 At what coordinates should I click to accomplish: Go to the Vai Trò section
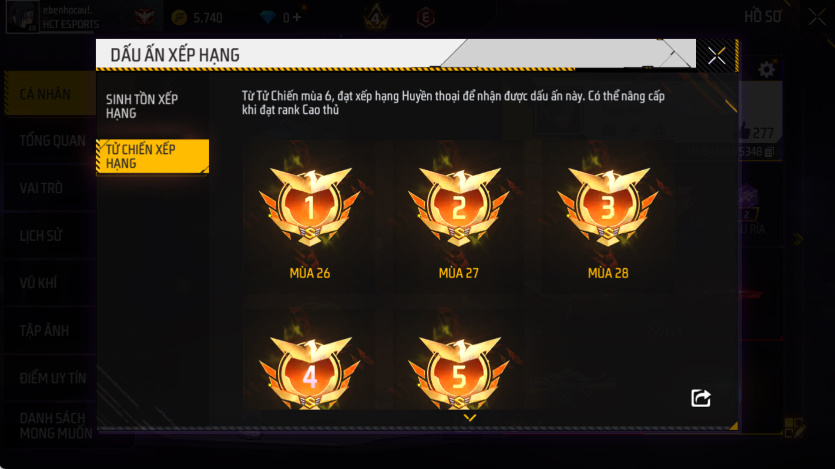[x=42, y=188]
